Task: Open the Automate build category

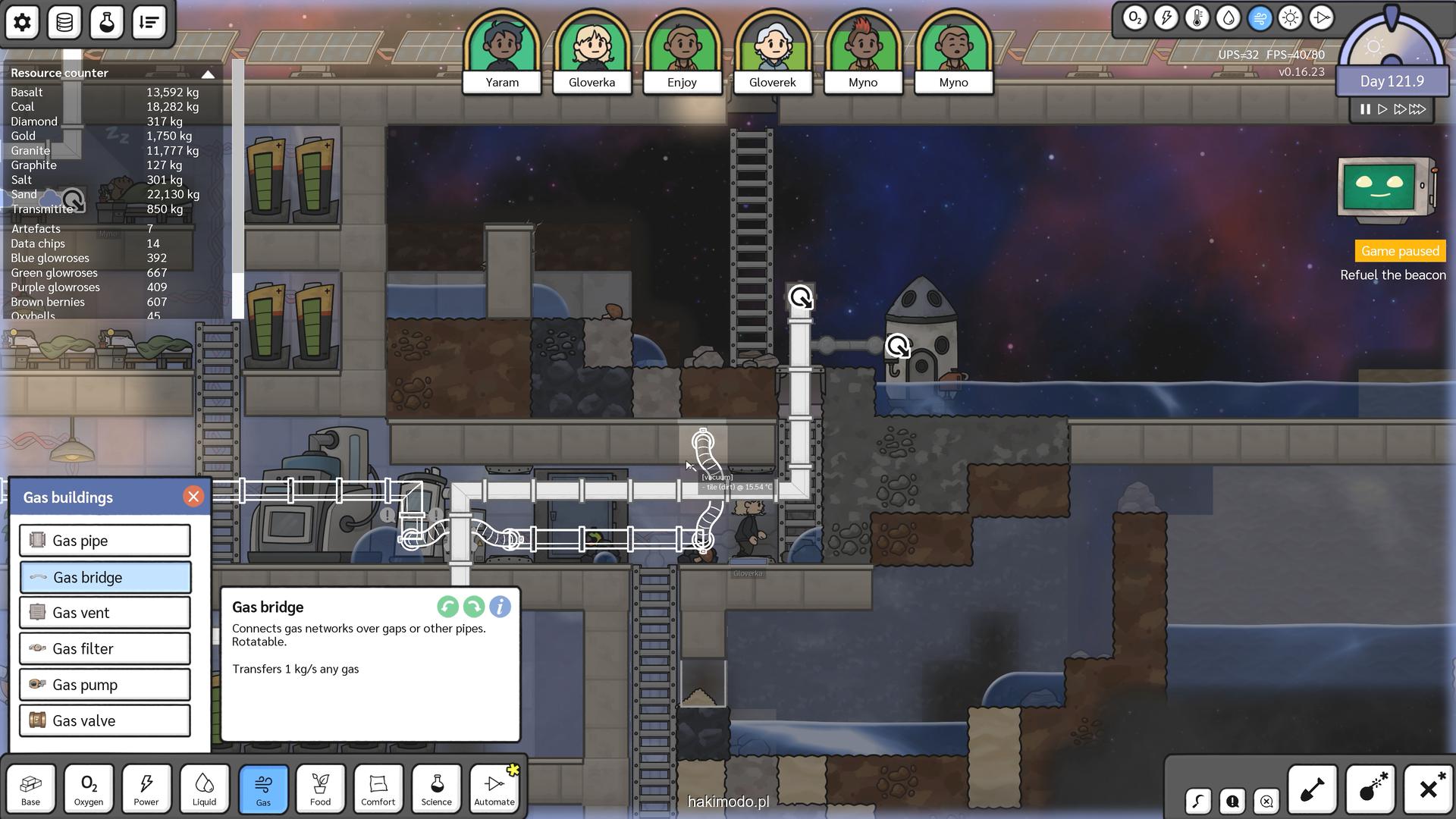Action: (494, 789)
